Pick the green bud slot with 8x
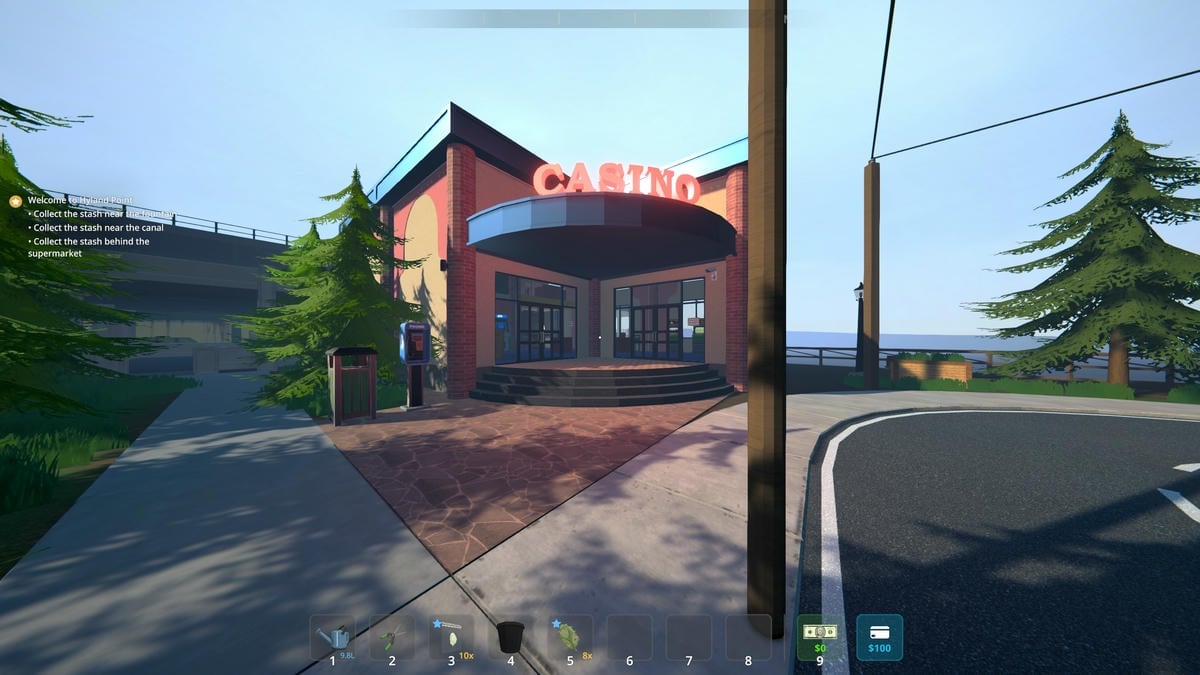The image size is (1200, 675). [570, 637]
